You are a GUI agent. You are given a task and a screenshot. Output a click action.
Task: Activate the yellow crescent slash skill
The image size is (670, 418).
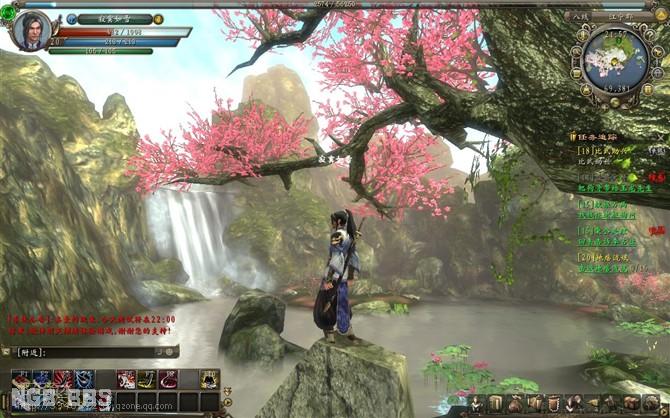[x=147, y=378]
